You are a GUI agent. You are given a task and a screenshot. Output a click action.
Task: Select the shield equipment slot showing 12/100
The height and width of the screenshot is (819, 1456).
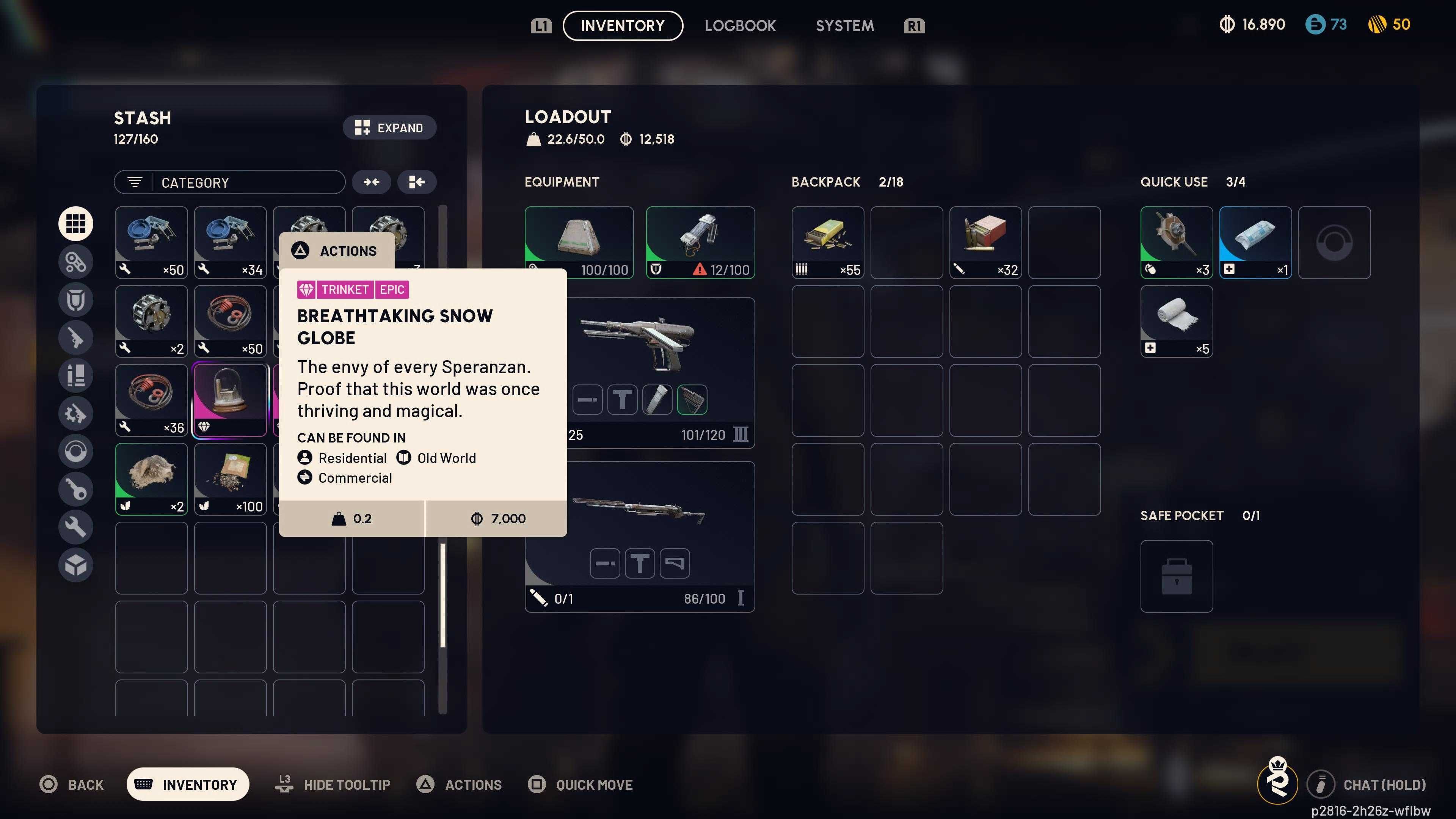tap(700, 242)
